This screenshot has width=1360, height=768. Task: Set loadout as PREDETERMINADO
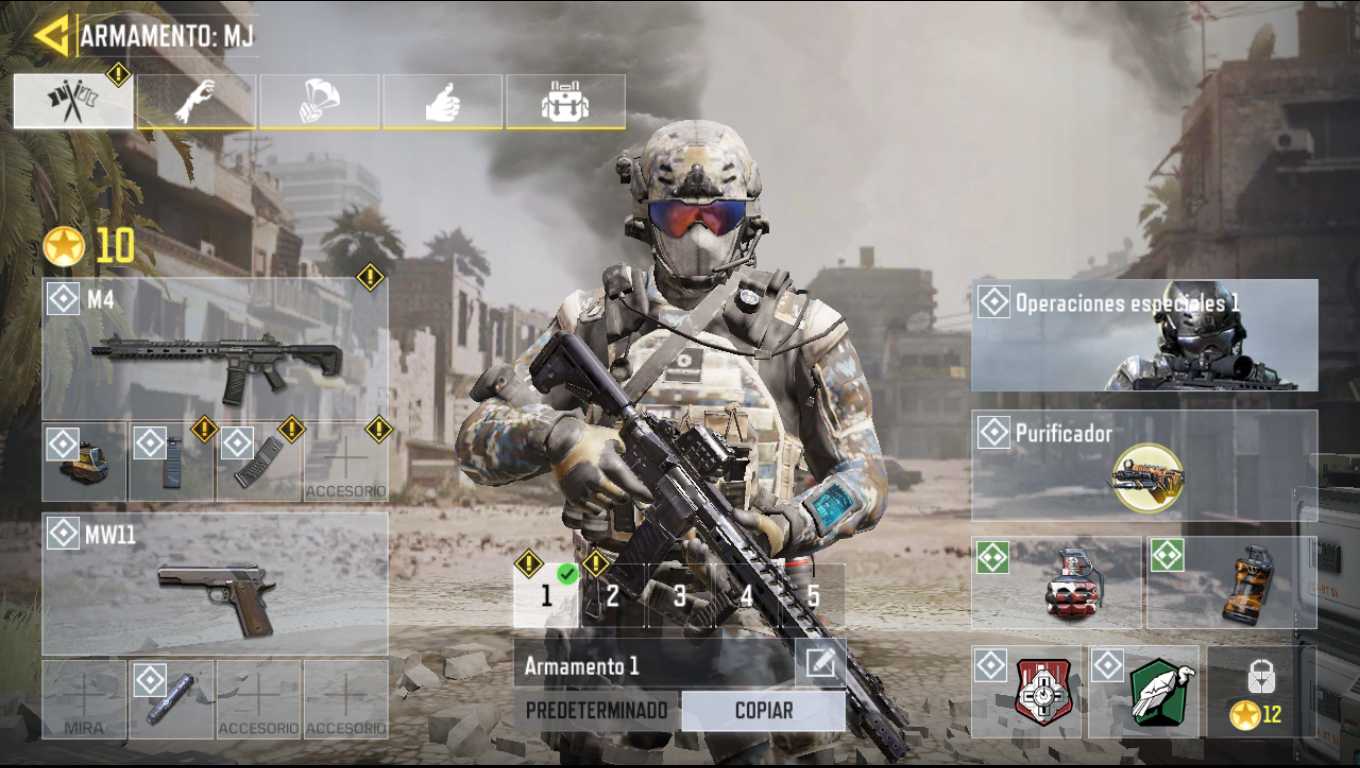click(597, 711)
